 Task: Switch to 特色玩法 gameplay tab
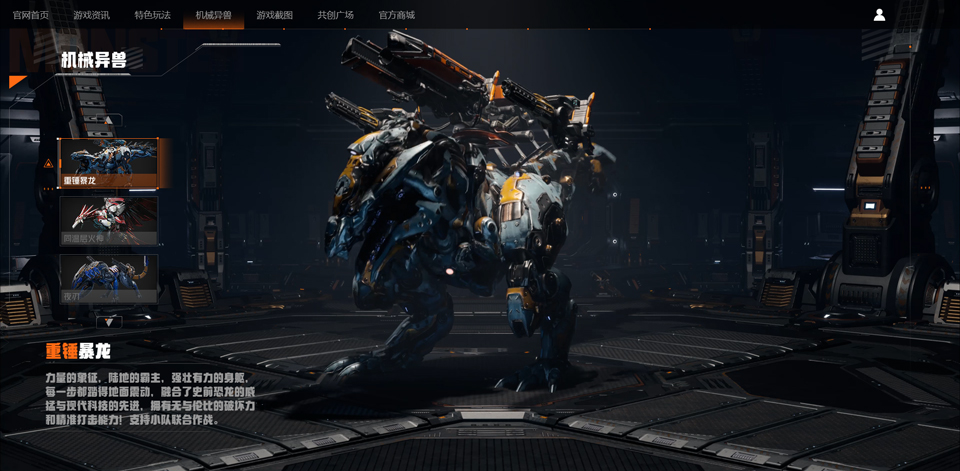(153, 15)
